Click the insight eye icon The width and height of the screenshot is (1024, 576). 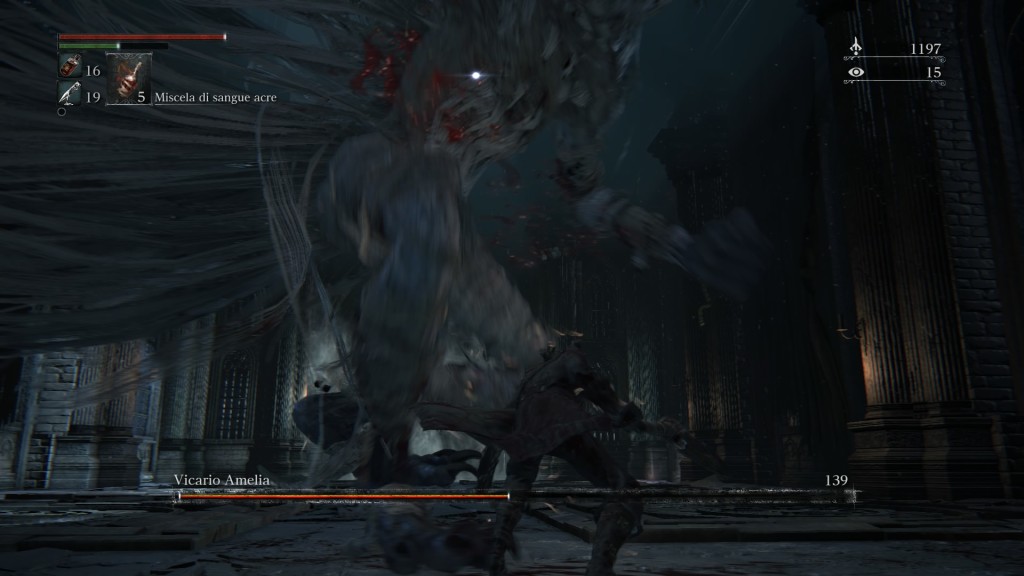855,72
